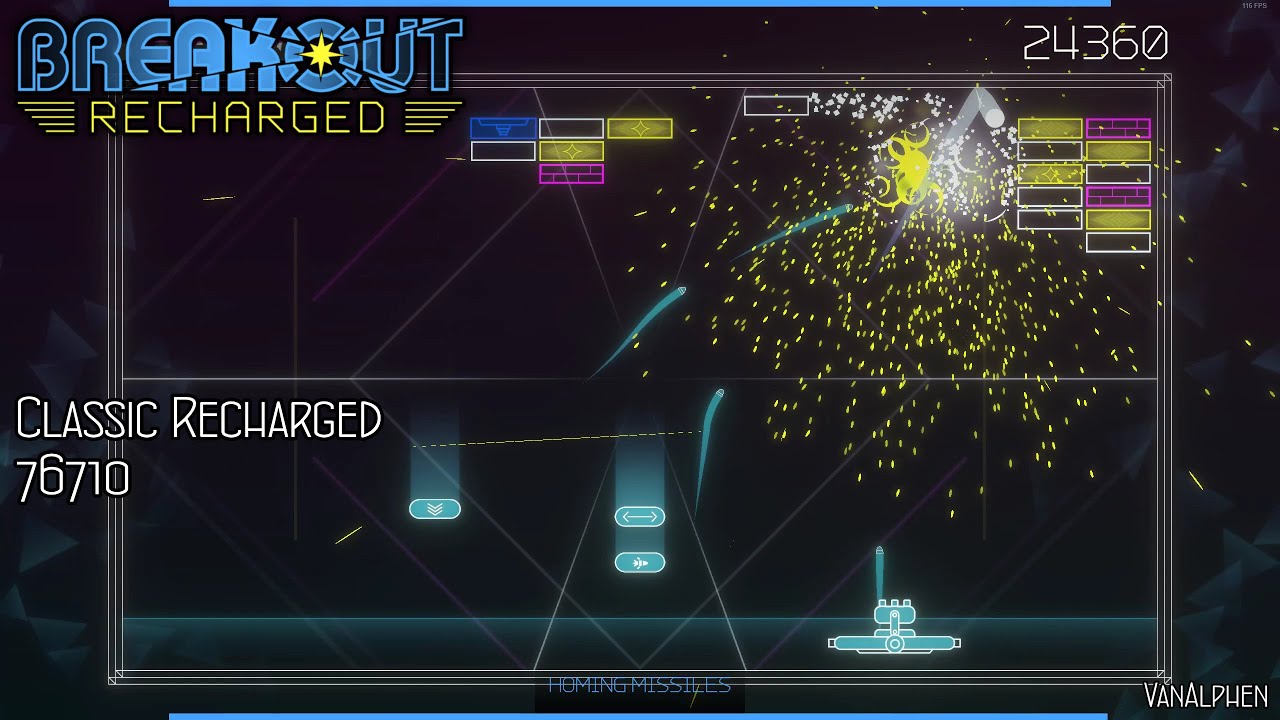1280x720 pixels.
Task: Grab the horizontal-arrow paddle-expand power-up capsule
Action: (x=640, y=517)
